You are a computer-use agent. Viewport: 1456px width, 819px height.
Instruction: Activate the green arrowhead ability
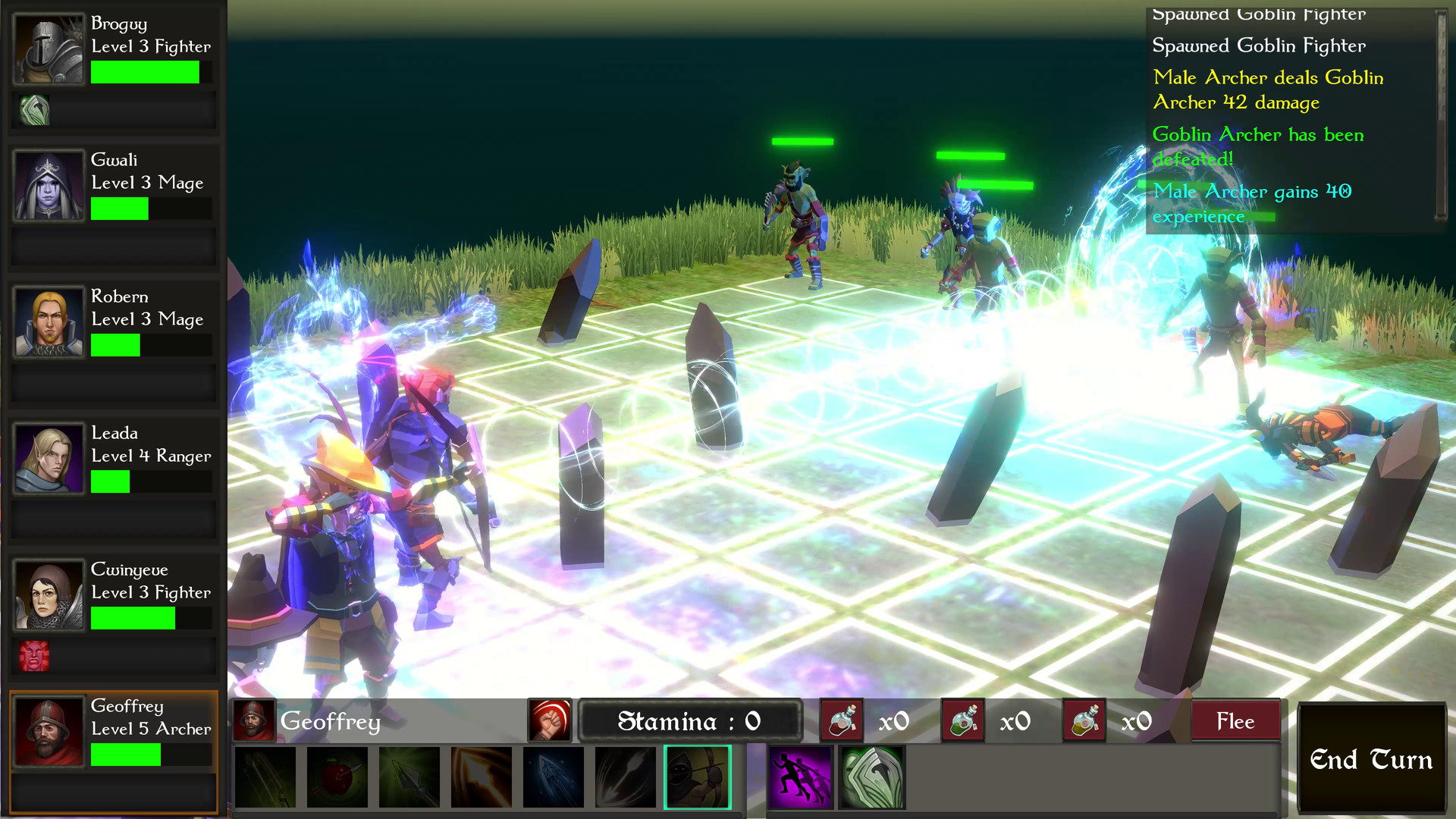[409, 777]
